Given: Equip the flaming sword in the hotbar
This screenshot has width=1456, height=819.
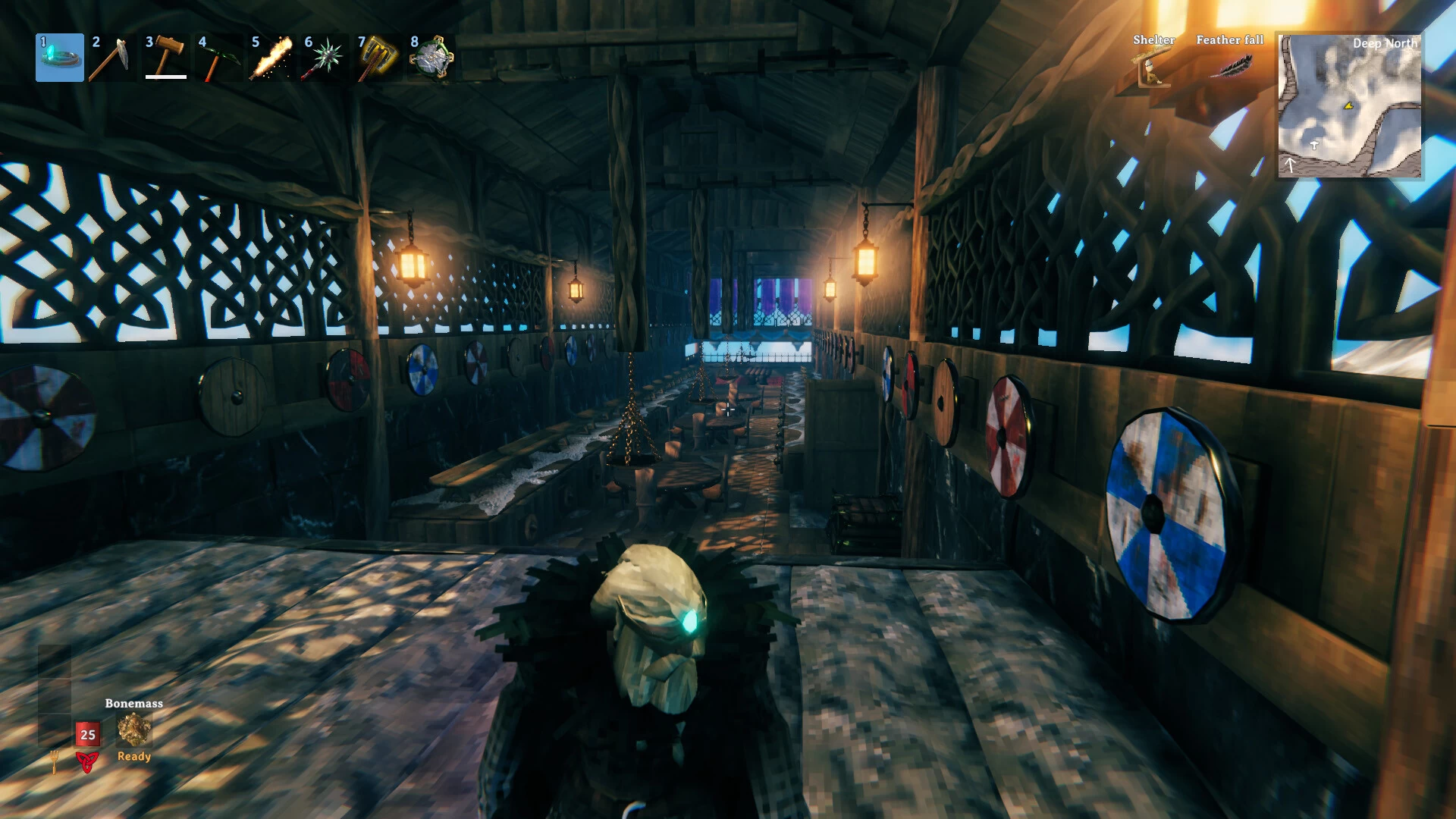Looking at the screenshot, I should 271,58.
